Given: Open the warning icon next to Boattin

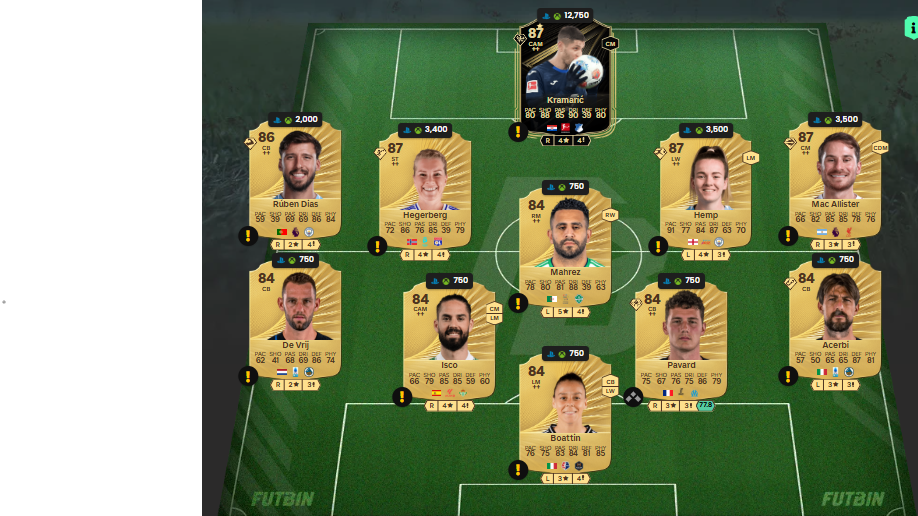Looking at the screenshot, I should pyautogui.click(x=517, y=469).
